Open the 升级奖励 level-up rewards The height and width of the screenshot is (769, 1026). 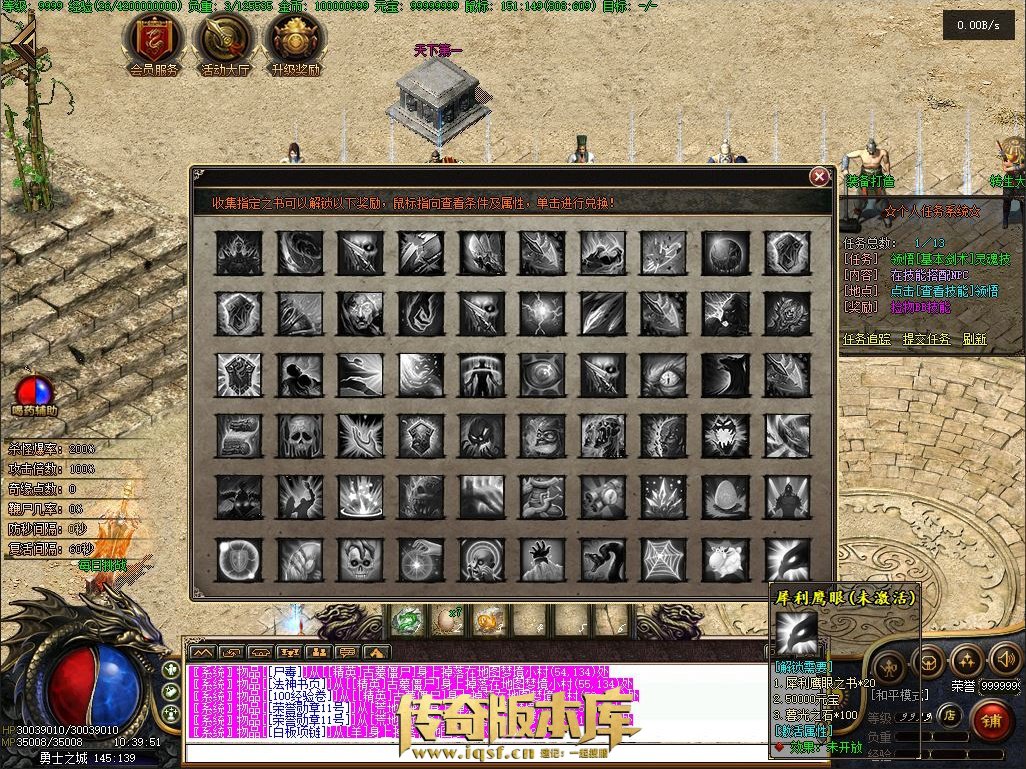click(x=295, y=42)
